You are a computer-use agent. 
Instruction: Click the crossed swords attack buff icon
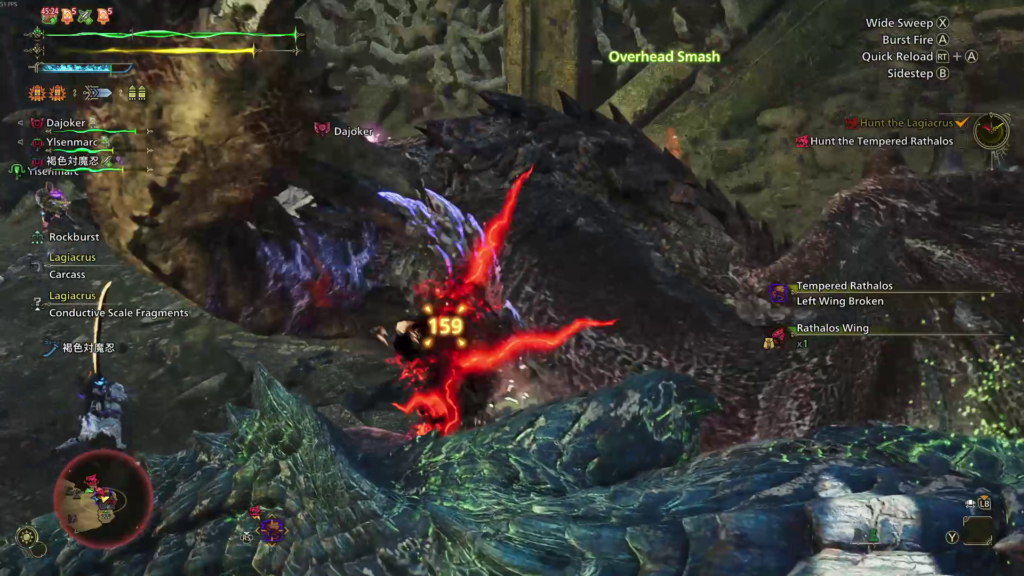point(84,15)
